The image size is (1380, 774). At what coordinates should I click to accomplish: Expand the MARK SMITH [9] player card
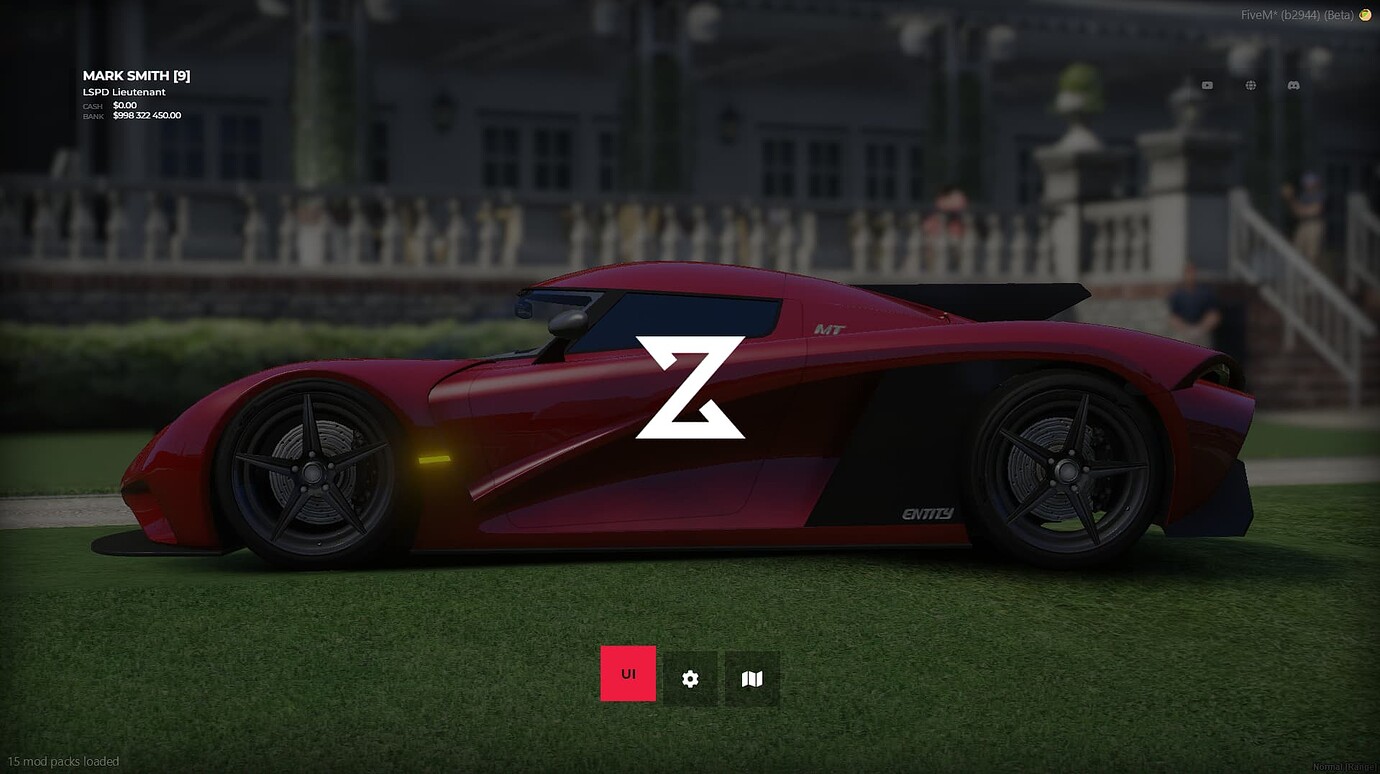click(136, 75)
